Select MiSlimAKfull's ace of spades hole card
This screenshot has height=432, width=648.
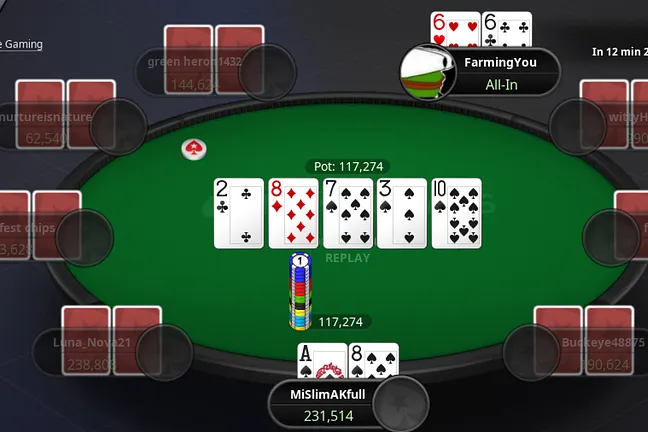click(x=321, y=361)
